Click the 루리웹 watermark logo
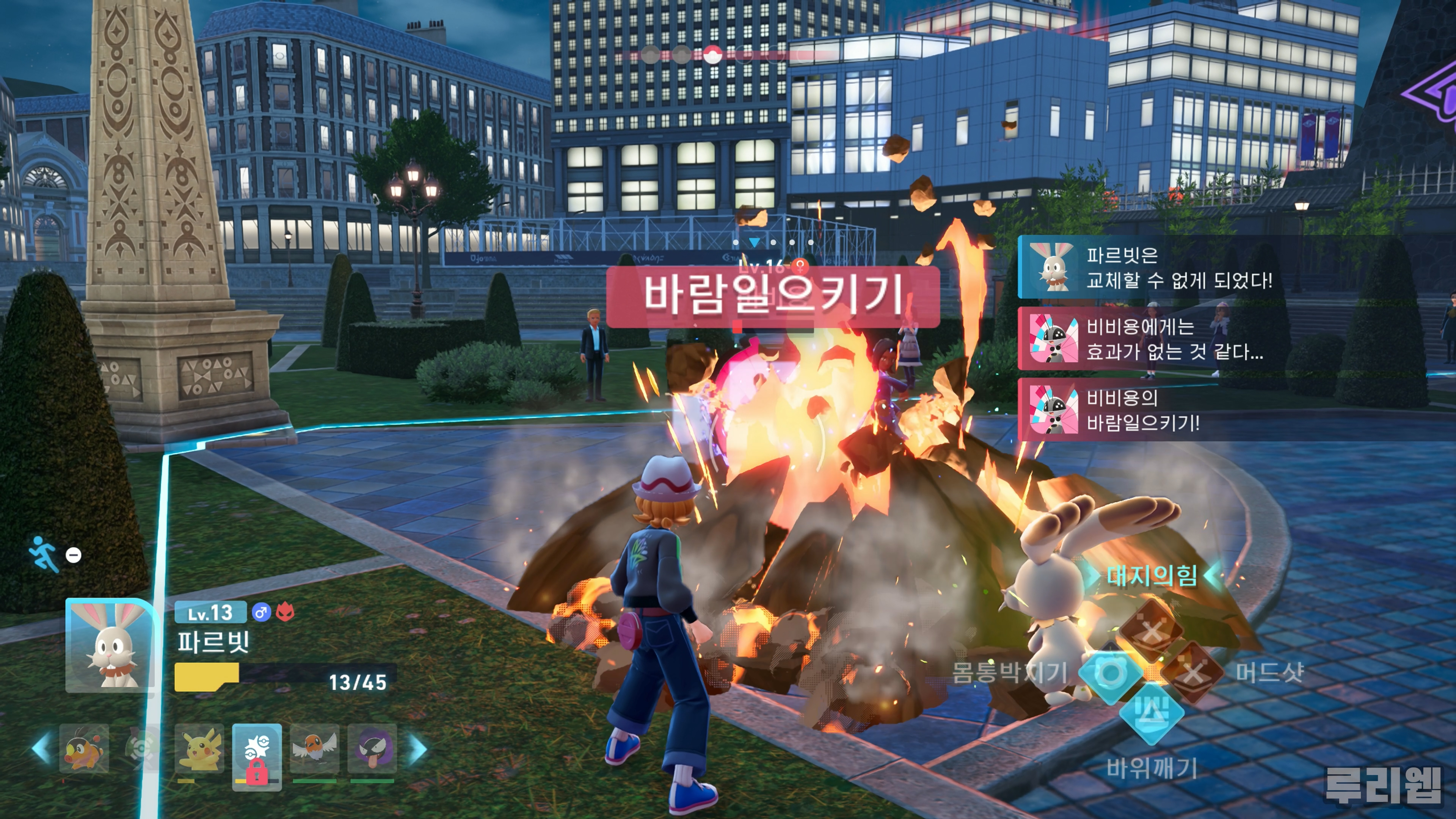This screenshot has width=1456, height=819. (x=1382, y=784)
